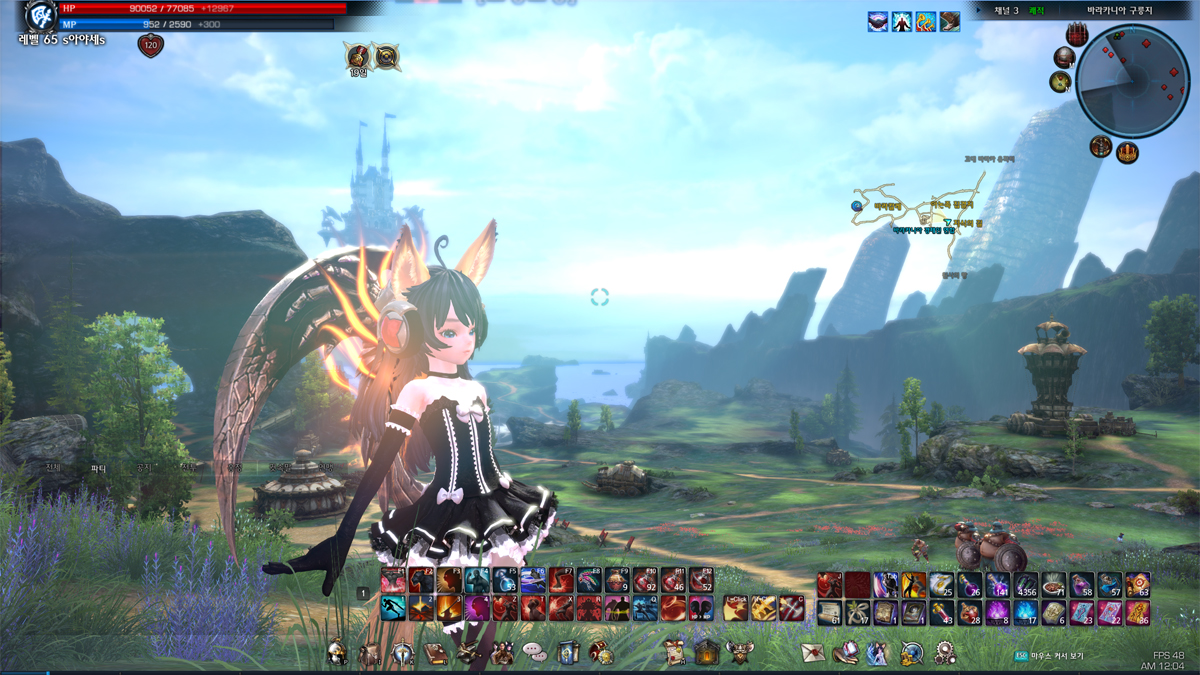This screenshot has width=1200, height=675.
Task: Open the helmet character profile menu icon
Action: [x=336, y=653]
